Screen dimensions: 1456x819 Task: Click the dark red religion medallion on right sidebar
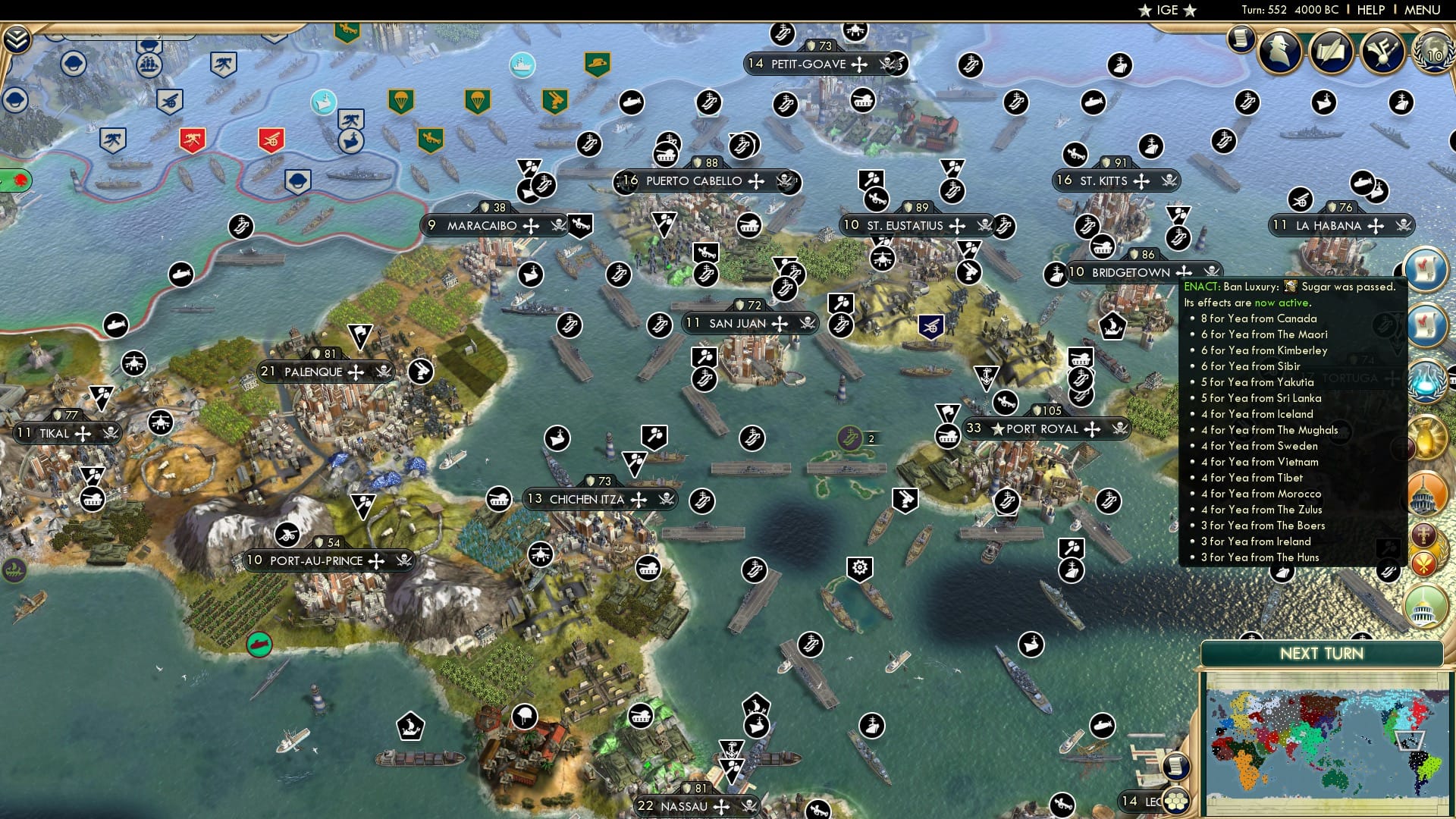coord(1424,533)
